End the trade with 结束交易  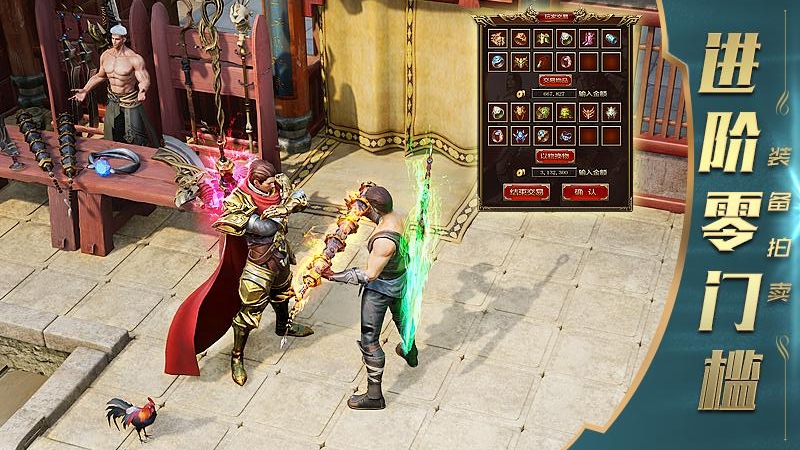pos(523,192)
